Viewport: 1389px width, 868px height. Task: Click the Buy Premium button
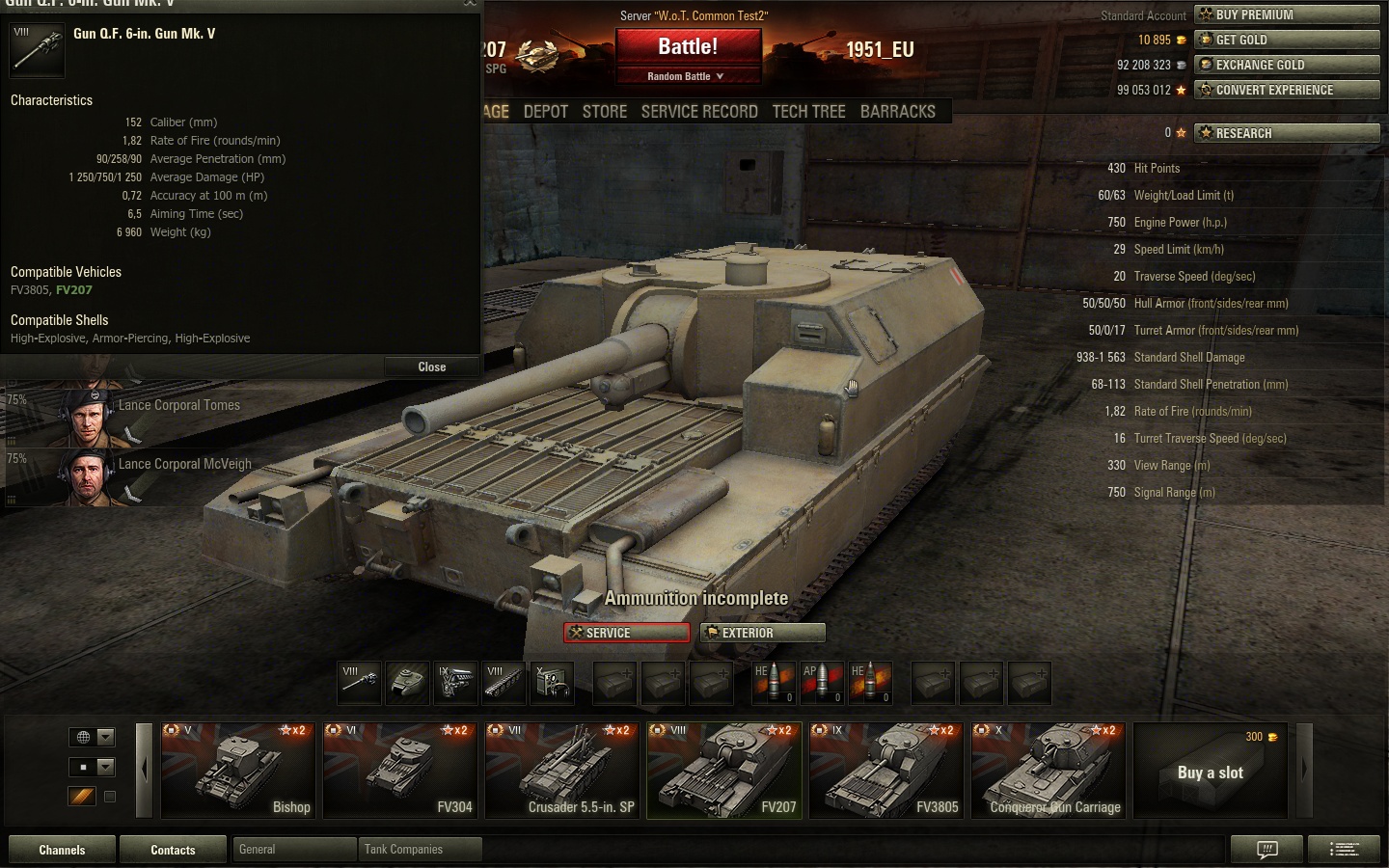pos(1287,14)
